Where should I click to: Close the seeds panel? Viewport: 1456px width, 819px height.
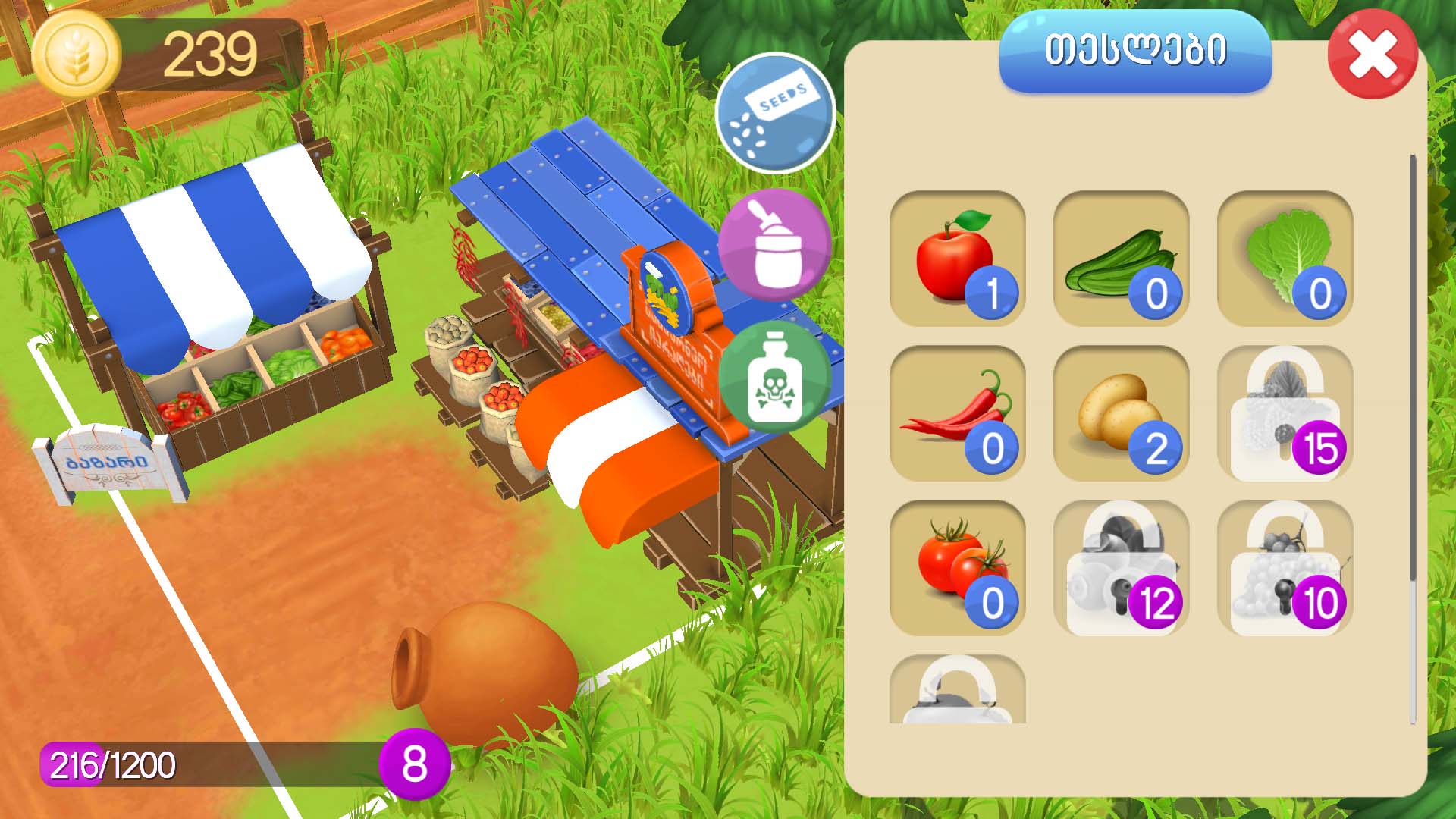pos(1373,55)
